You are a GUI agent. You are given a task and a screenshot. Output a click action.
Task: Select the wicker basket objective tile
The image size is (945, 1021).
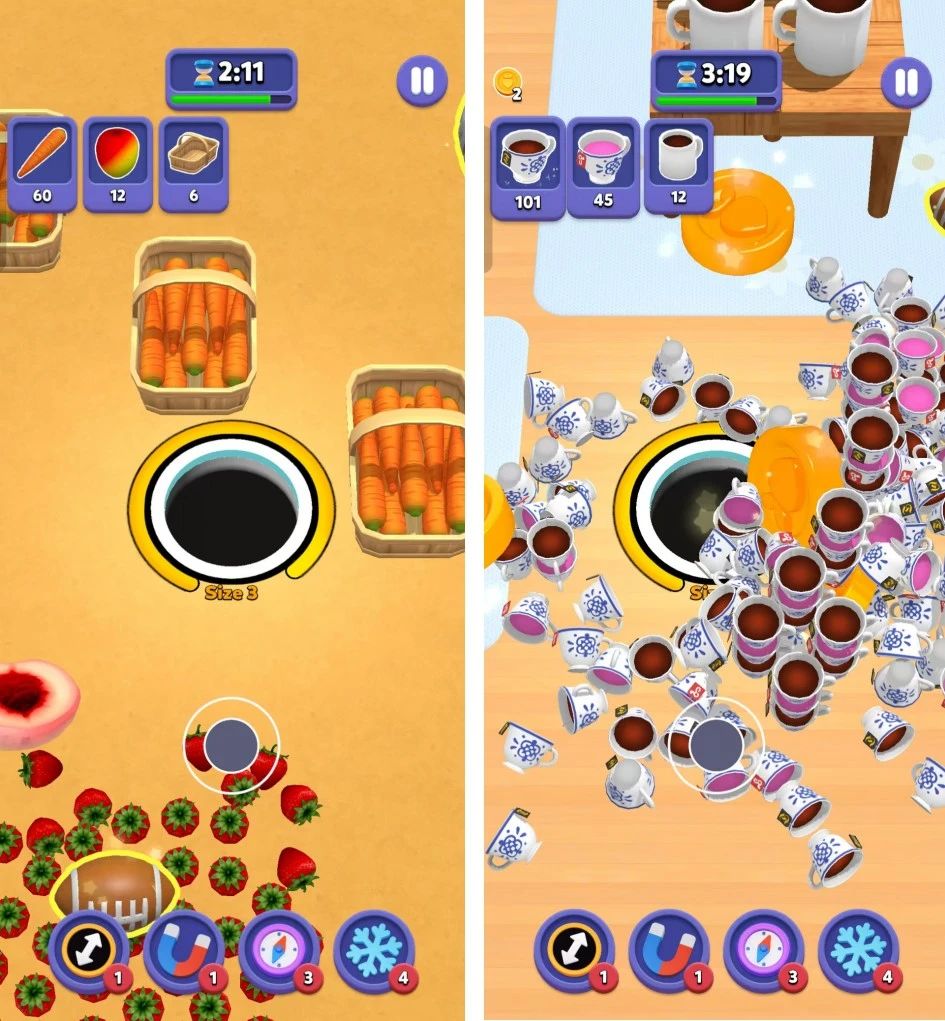click(194, 164)
